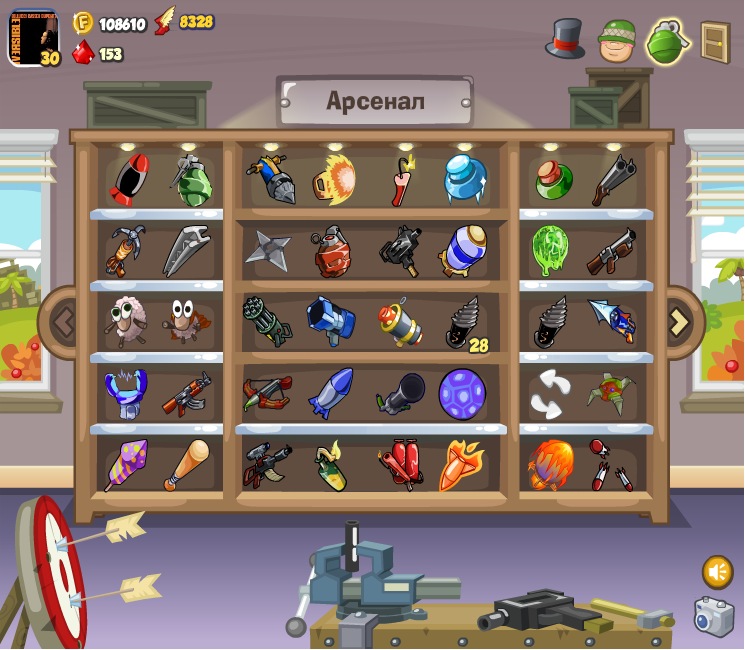745x650 pixels.
Task: Choose the purple firework rocket
Action: click(x=127, y=465)
